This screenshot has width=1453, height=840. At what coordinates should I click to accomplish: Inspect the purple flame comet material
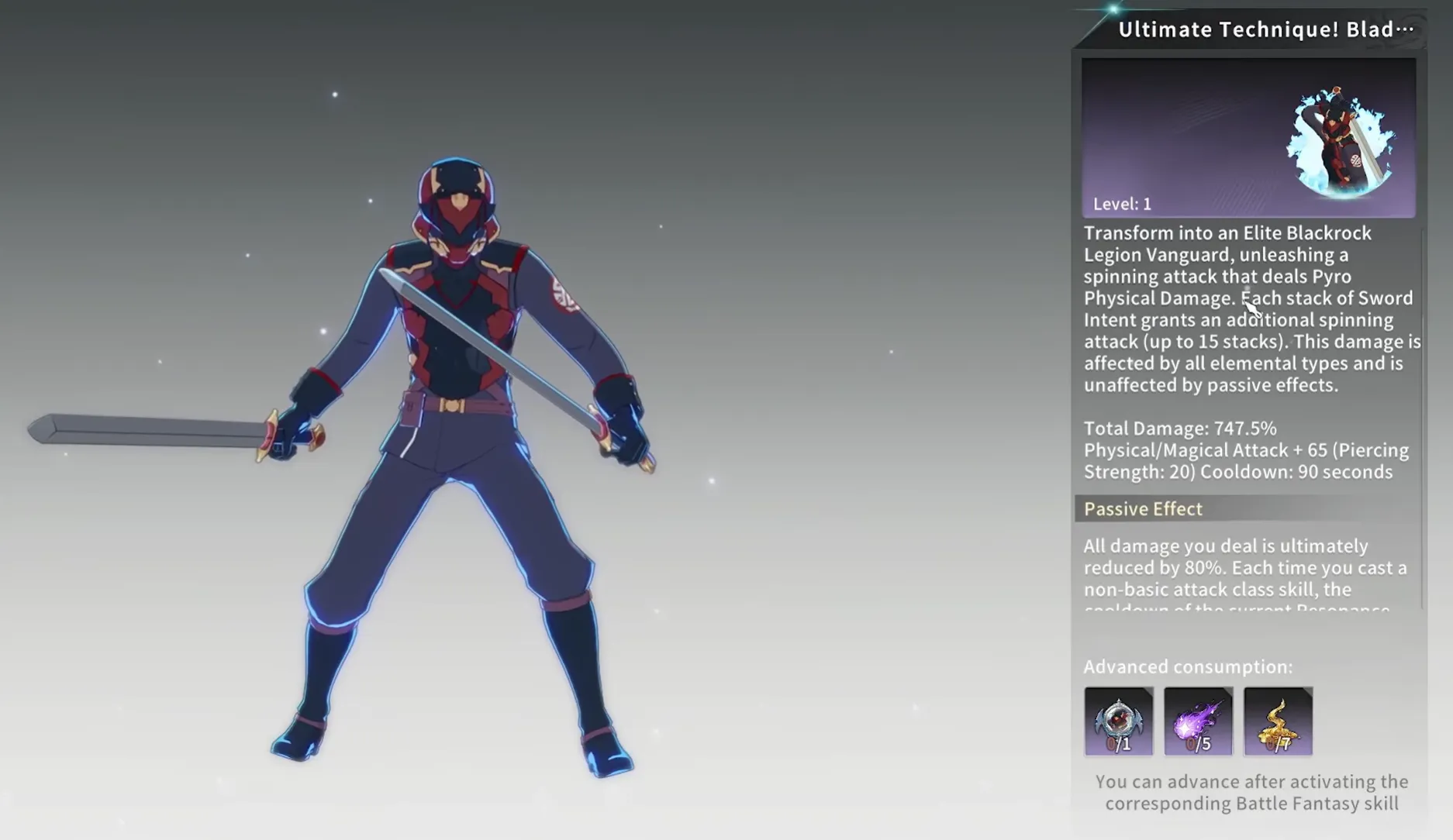pyautogui.click(x=1198, y=721)
